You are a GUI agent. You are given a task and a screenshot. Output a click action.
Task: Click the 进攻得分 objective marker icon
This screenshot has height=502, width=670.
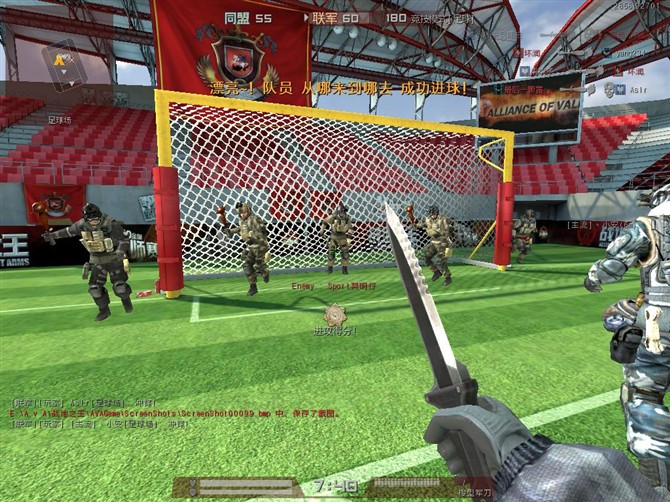tap(333, 313)
